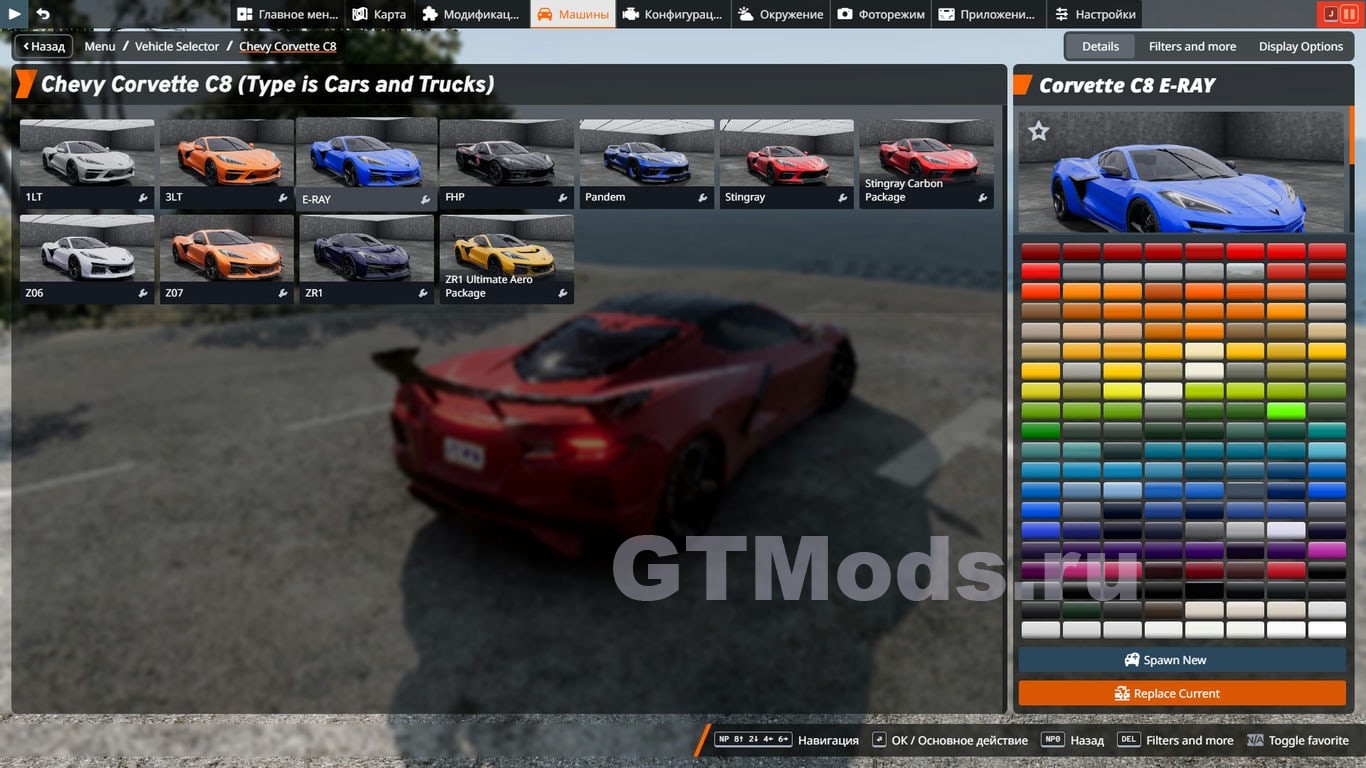Select the FHP black Corvette
The height and width of the screenshot is (768, 1366).
[507, 163]
